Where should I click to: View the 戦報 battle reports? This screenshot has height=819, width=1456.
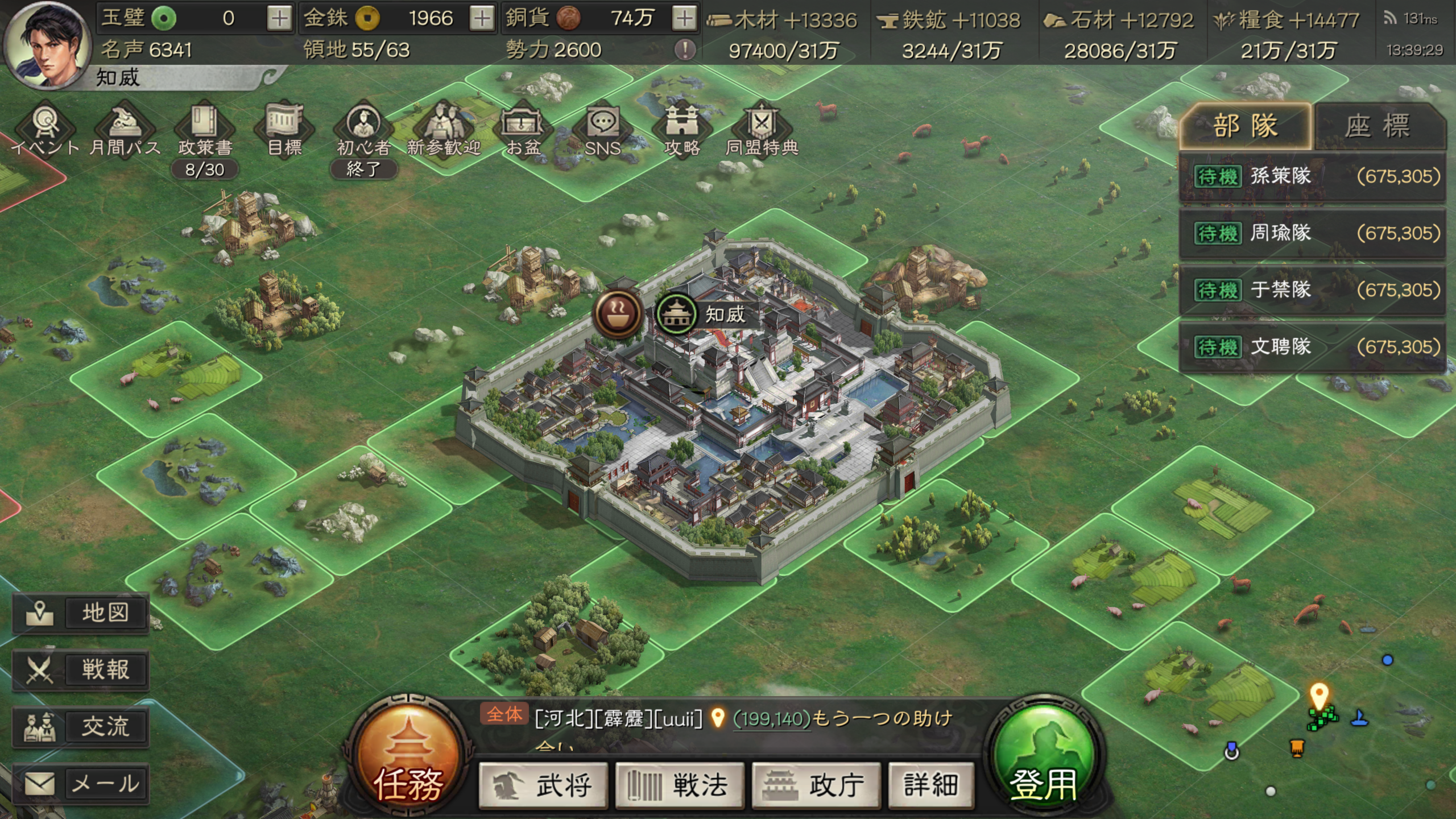(81, 670)
